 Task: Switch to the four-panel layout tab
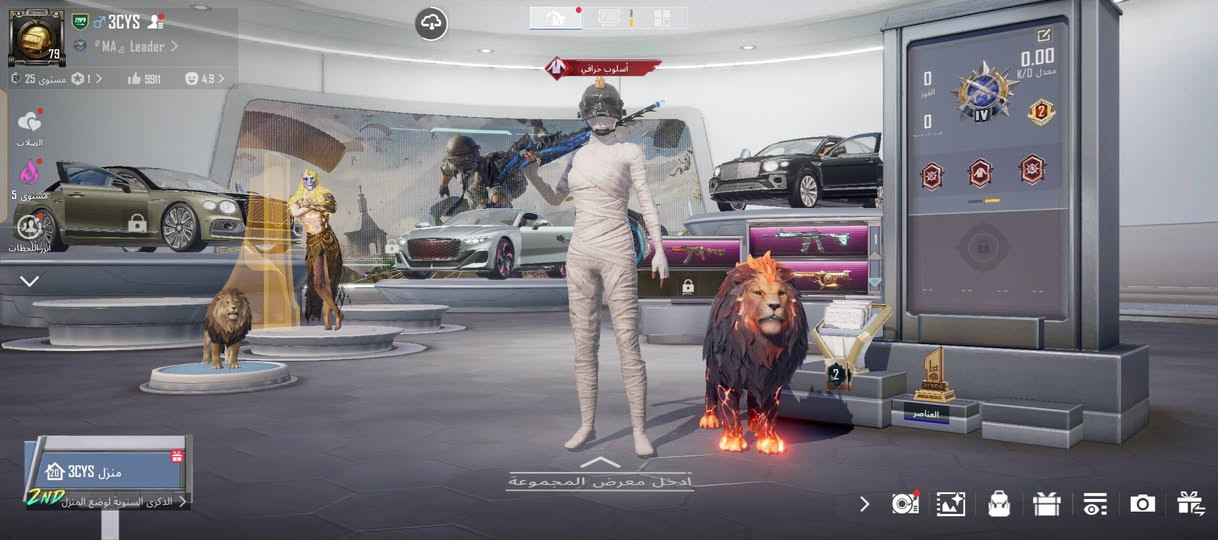661,17
